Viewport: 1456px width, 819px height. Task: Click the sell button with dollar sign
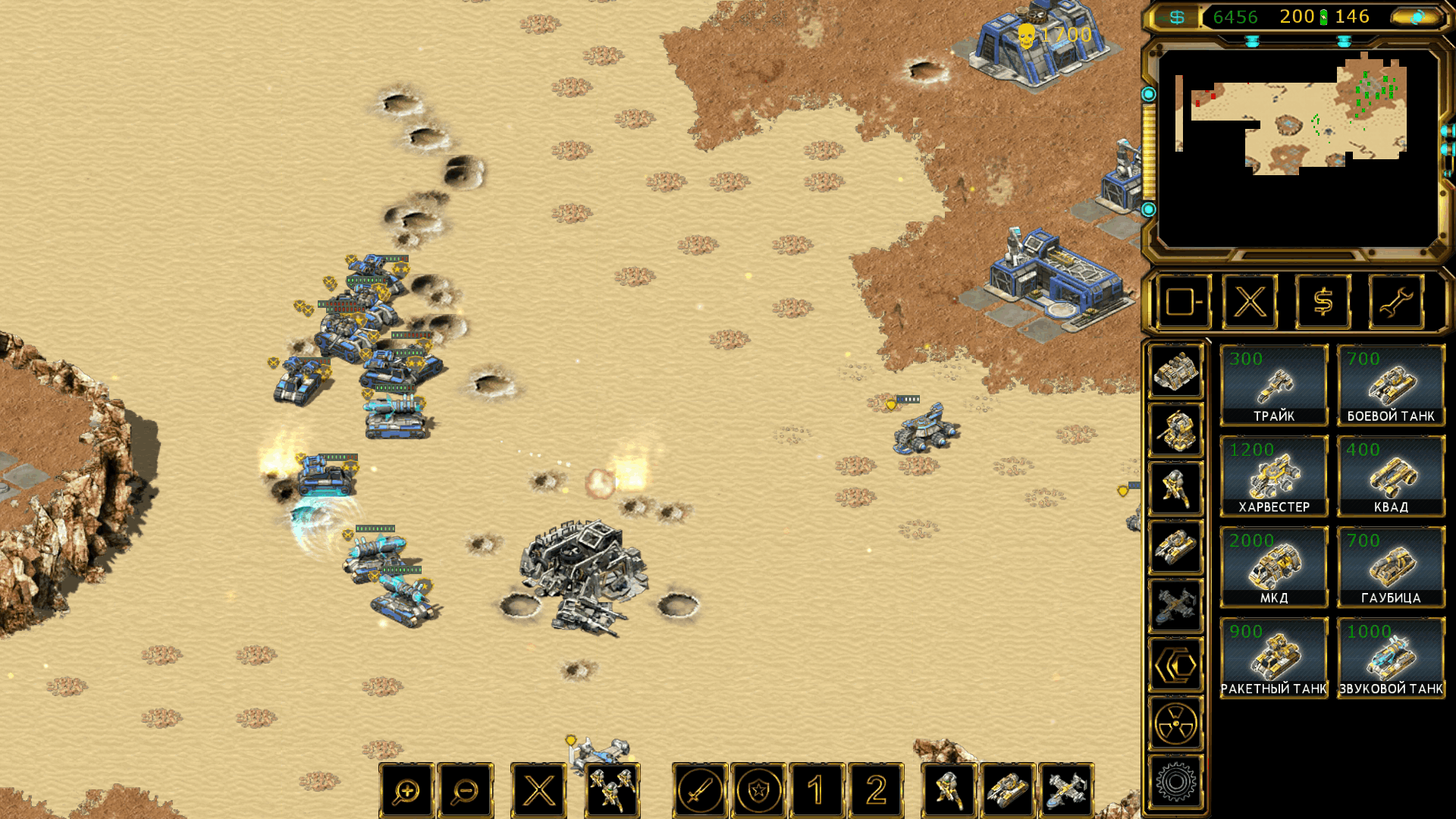tap(1323, 302)
